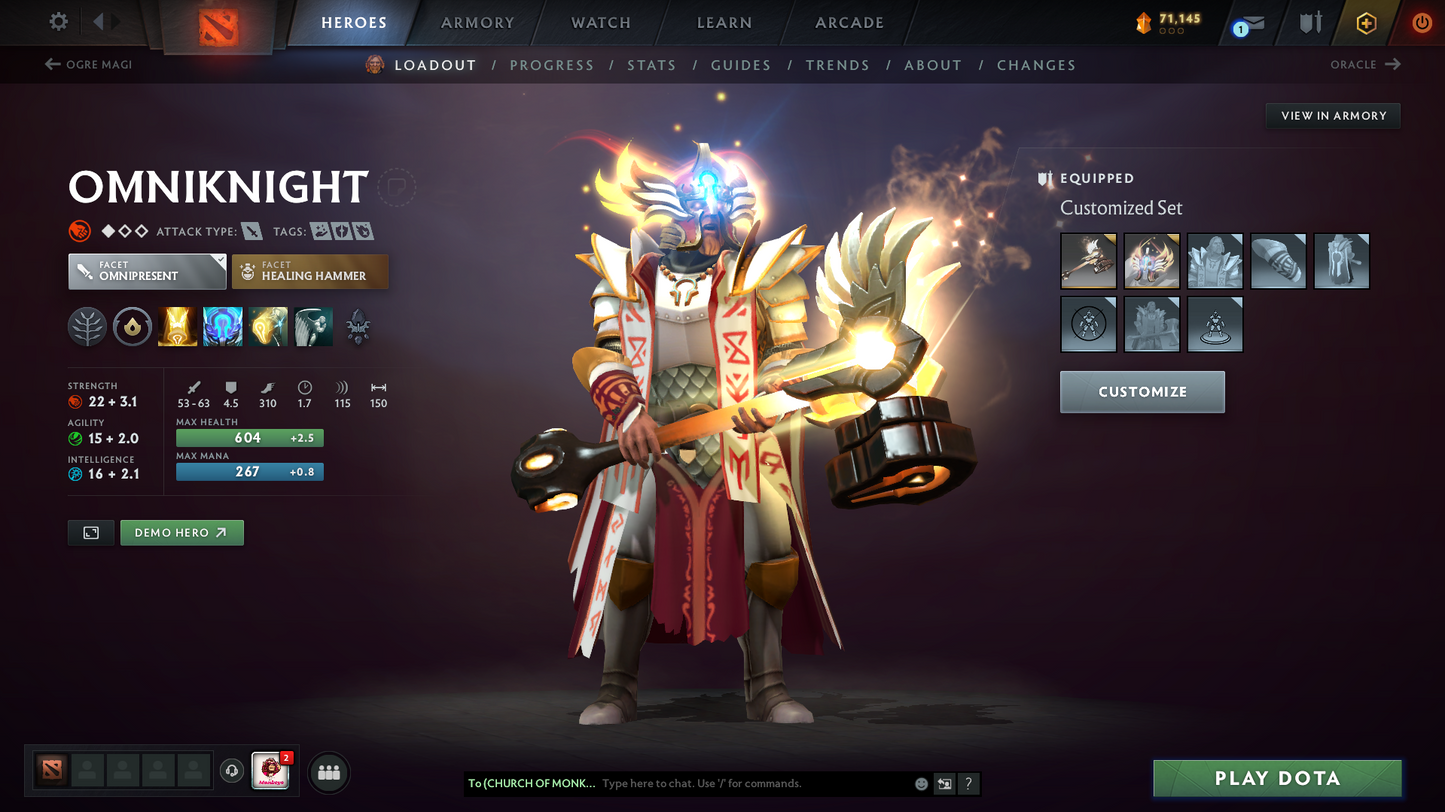The image size is (1445, 812).
Task: View the Guardian Angel ability icon
Action: pos(313,327)
